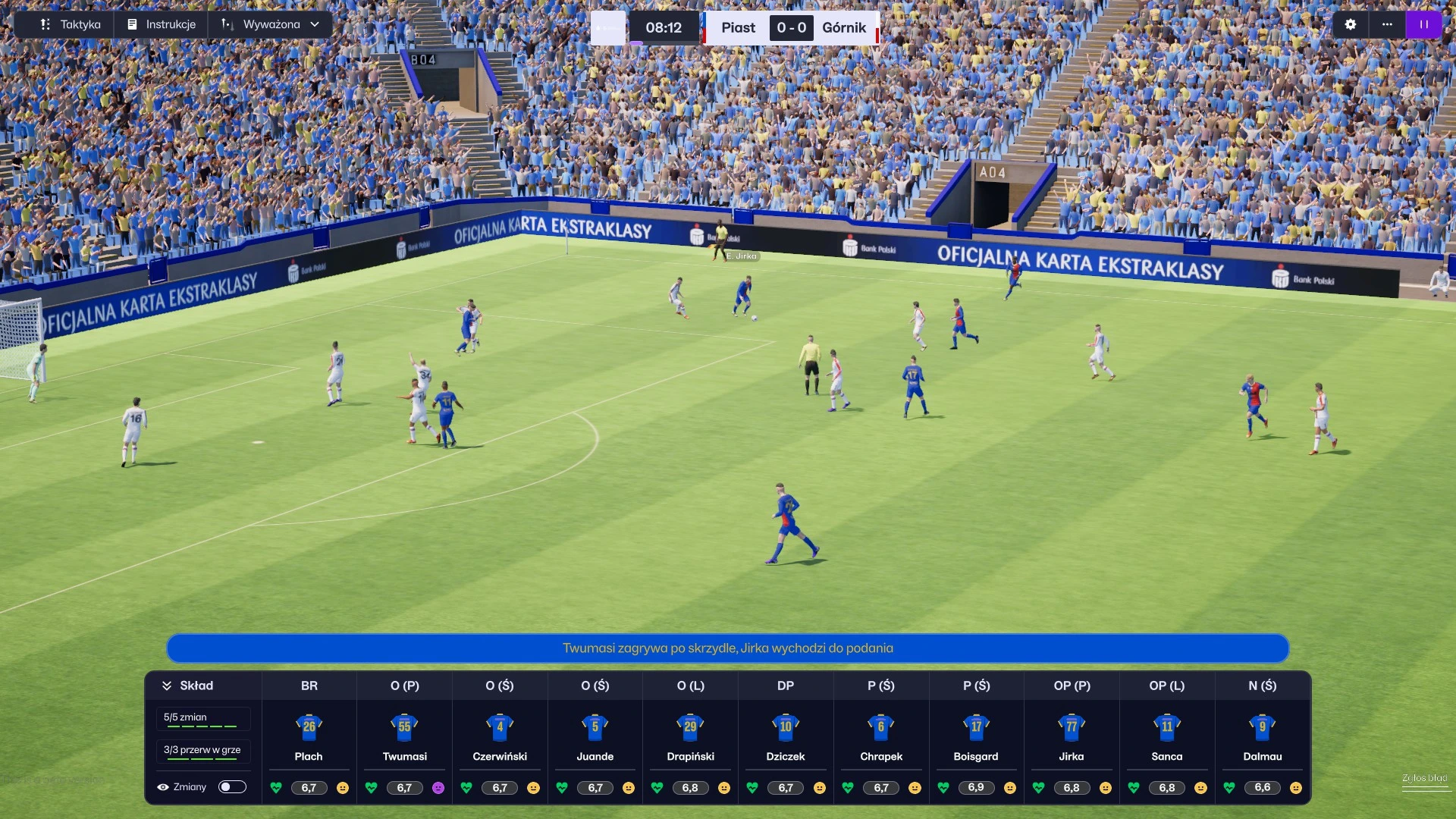This screenshot has width=1456, height=819.
Task: Pause the match with the purple button
Action: pos(1423,24)
